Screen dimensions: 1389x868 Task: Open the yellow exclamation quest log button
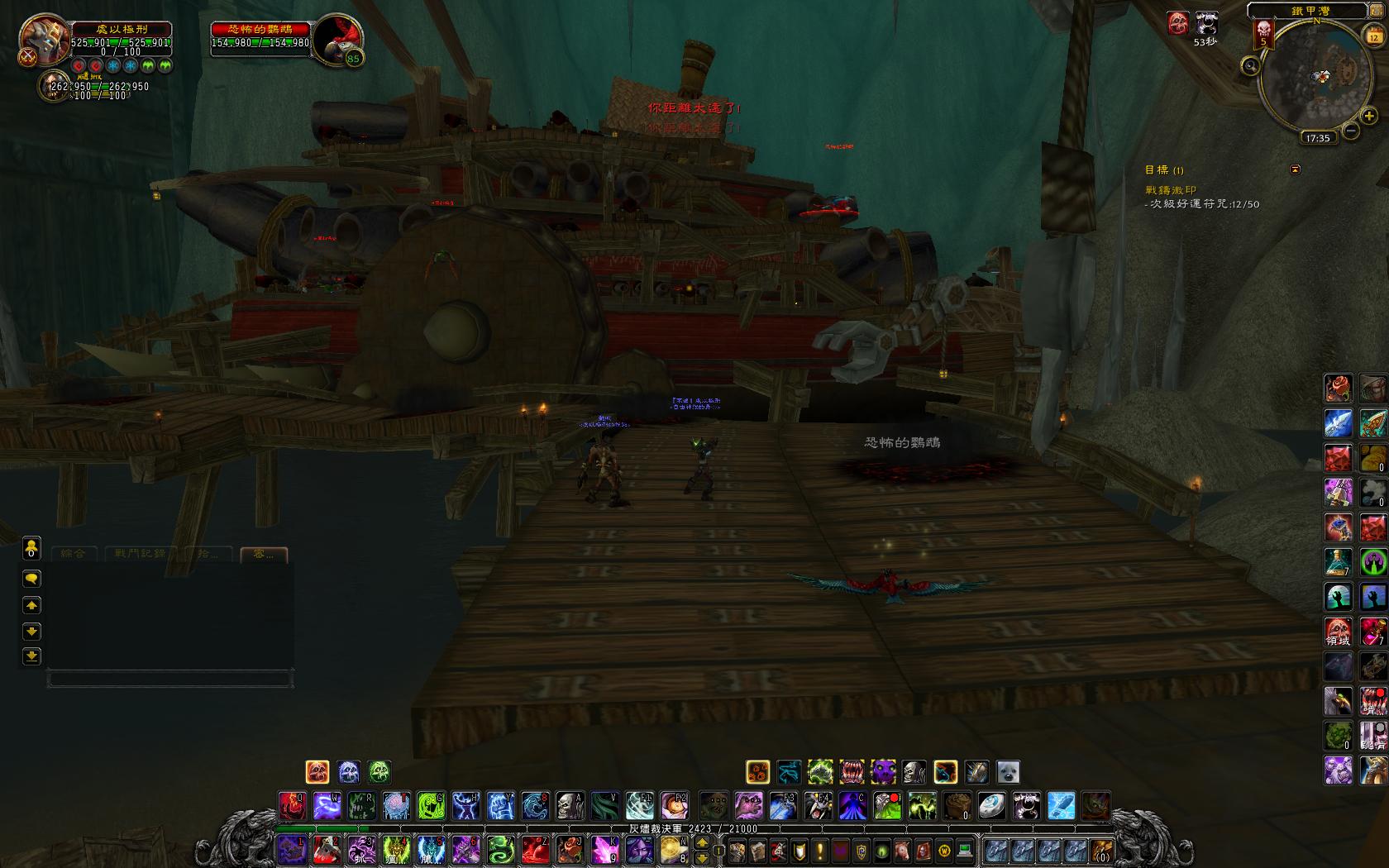pos(820,850)
